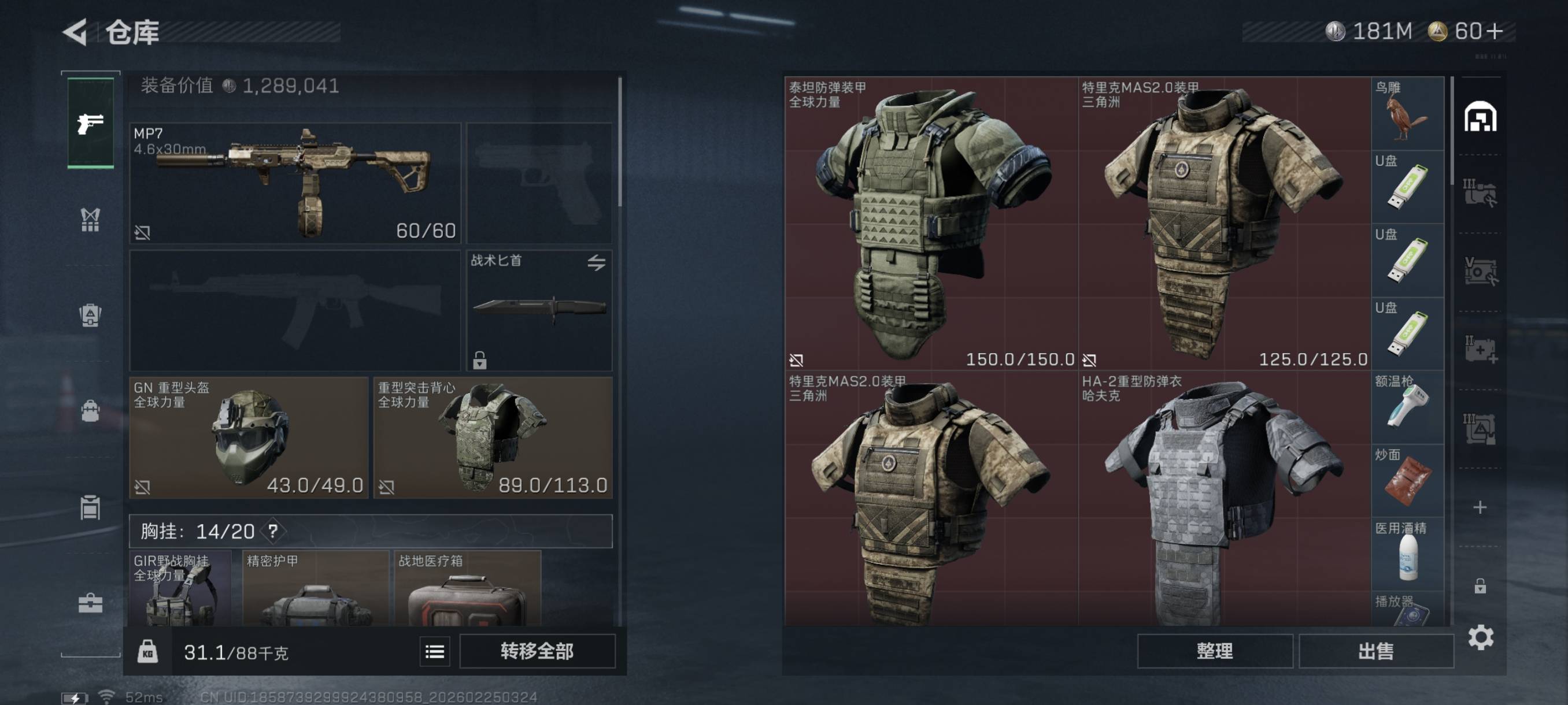
Task: Select the HA-2重型防弹衣 armor in the stash
Action: coord(1223,499)
